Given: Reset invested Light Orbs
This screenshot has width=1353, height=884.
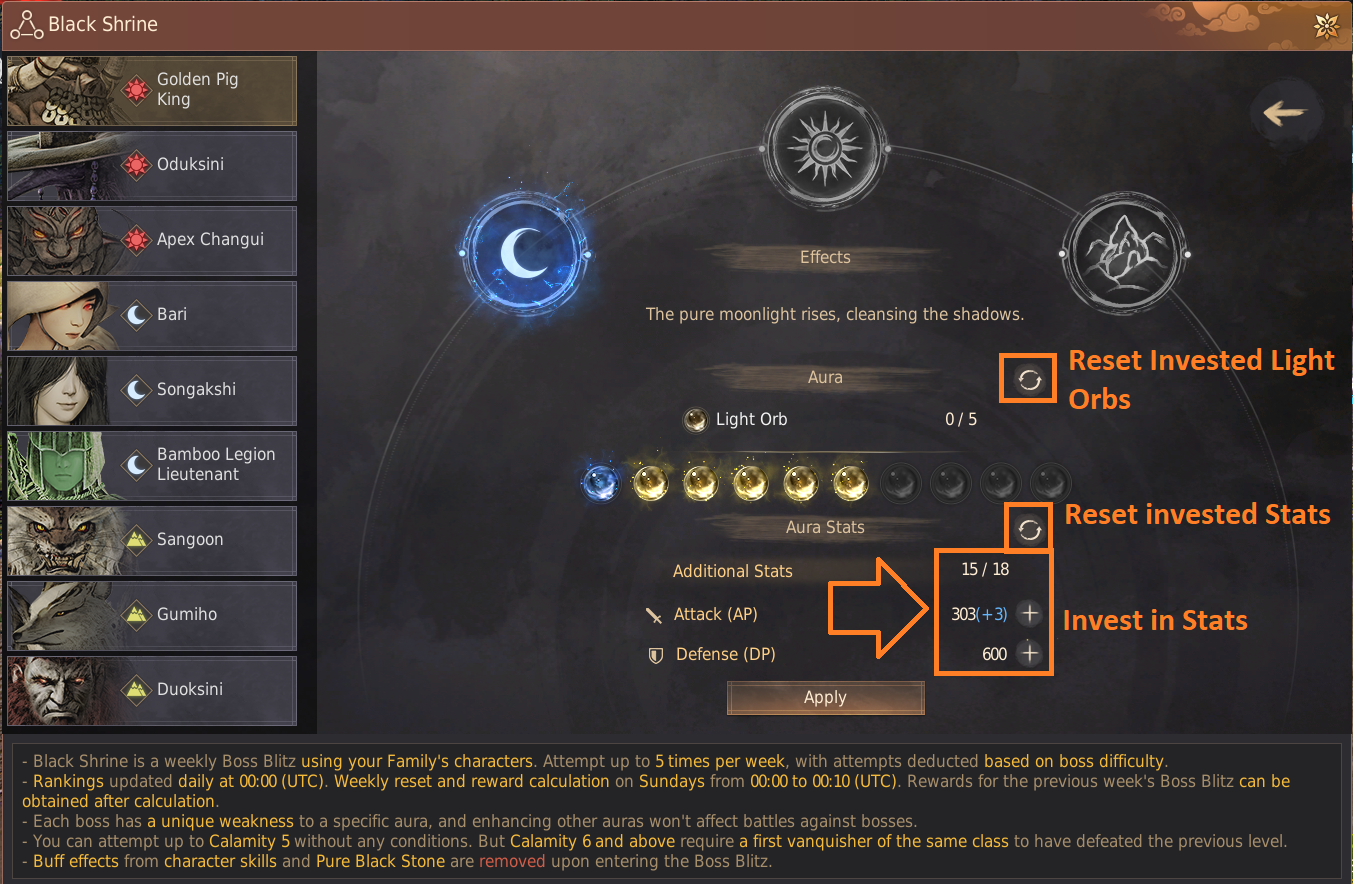Looking at the screenshot, I should tap(1029, 379).
